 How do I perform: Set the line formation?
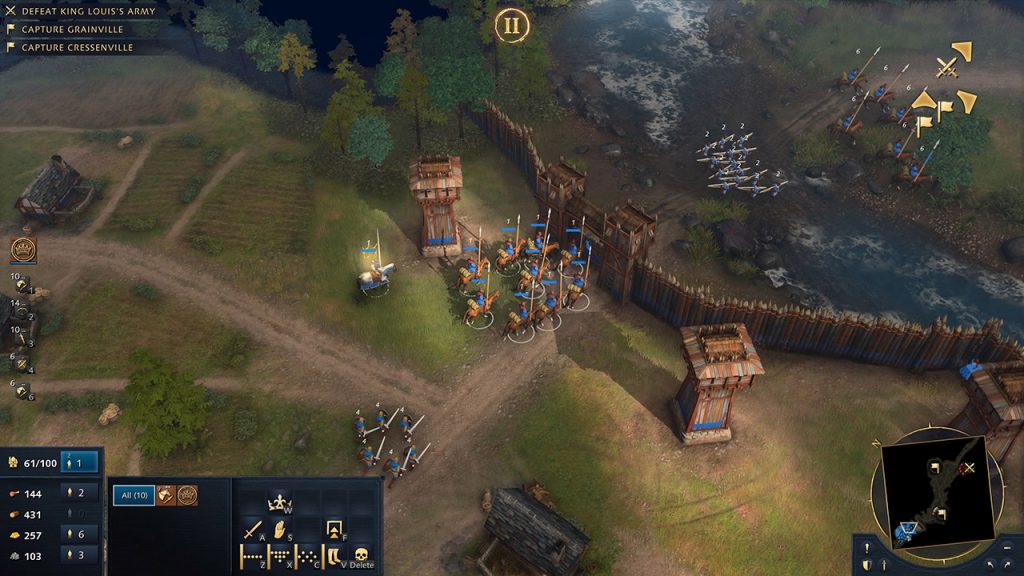click(x=250, y=556)
